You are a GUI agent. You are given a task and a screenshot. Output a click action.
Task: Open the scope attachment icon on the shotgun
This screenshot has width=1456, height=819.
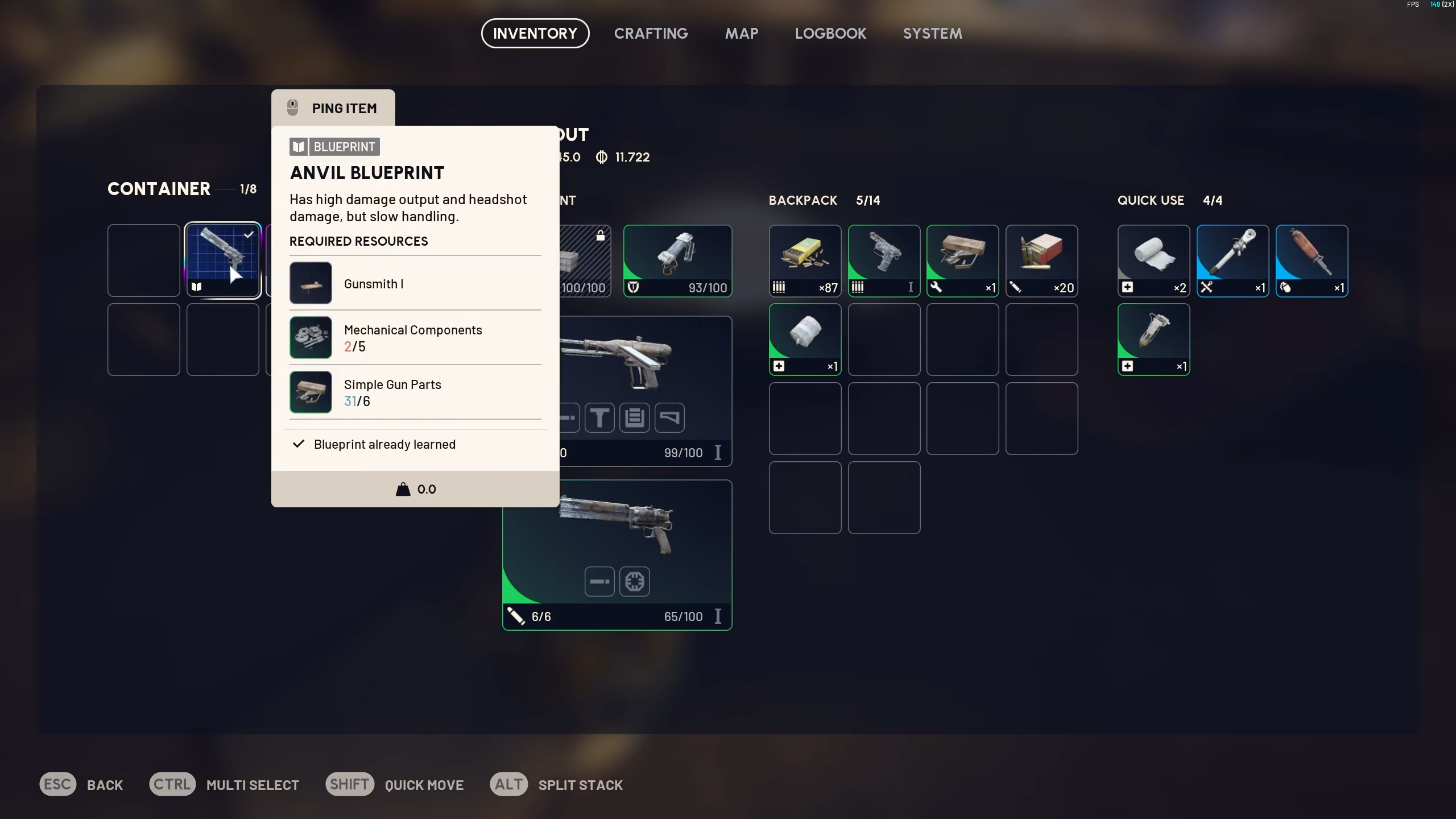634,581
